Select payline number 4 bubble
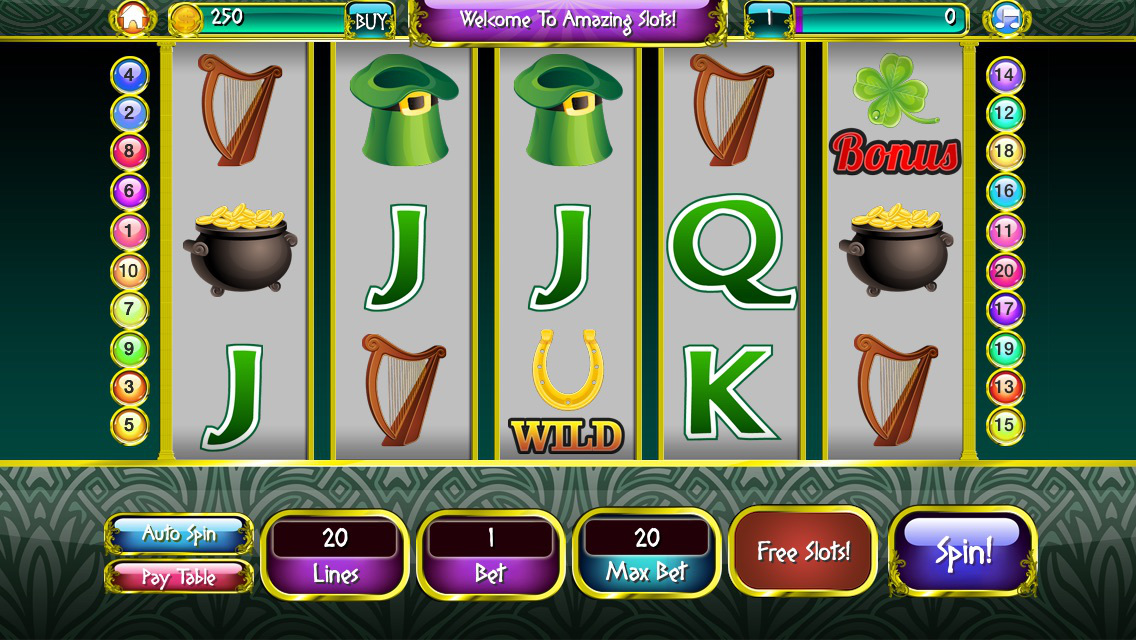This screenshot has height=640, width=1136. click(x=129, y=75)
